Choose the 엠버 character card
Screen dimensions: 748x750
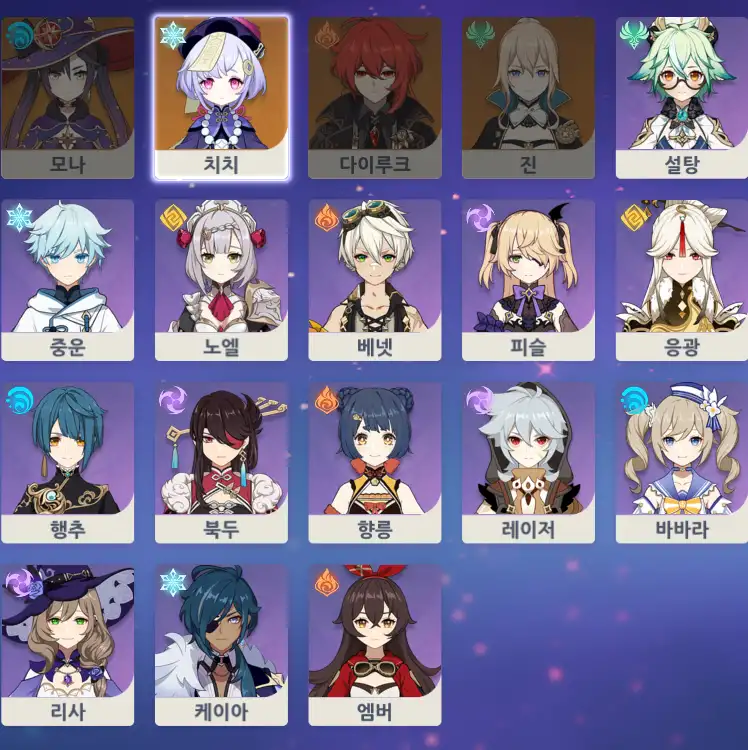(x=375, y=645)
